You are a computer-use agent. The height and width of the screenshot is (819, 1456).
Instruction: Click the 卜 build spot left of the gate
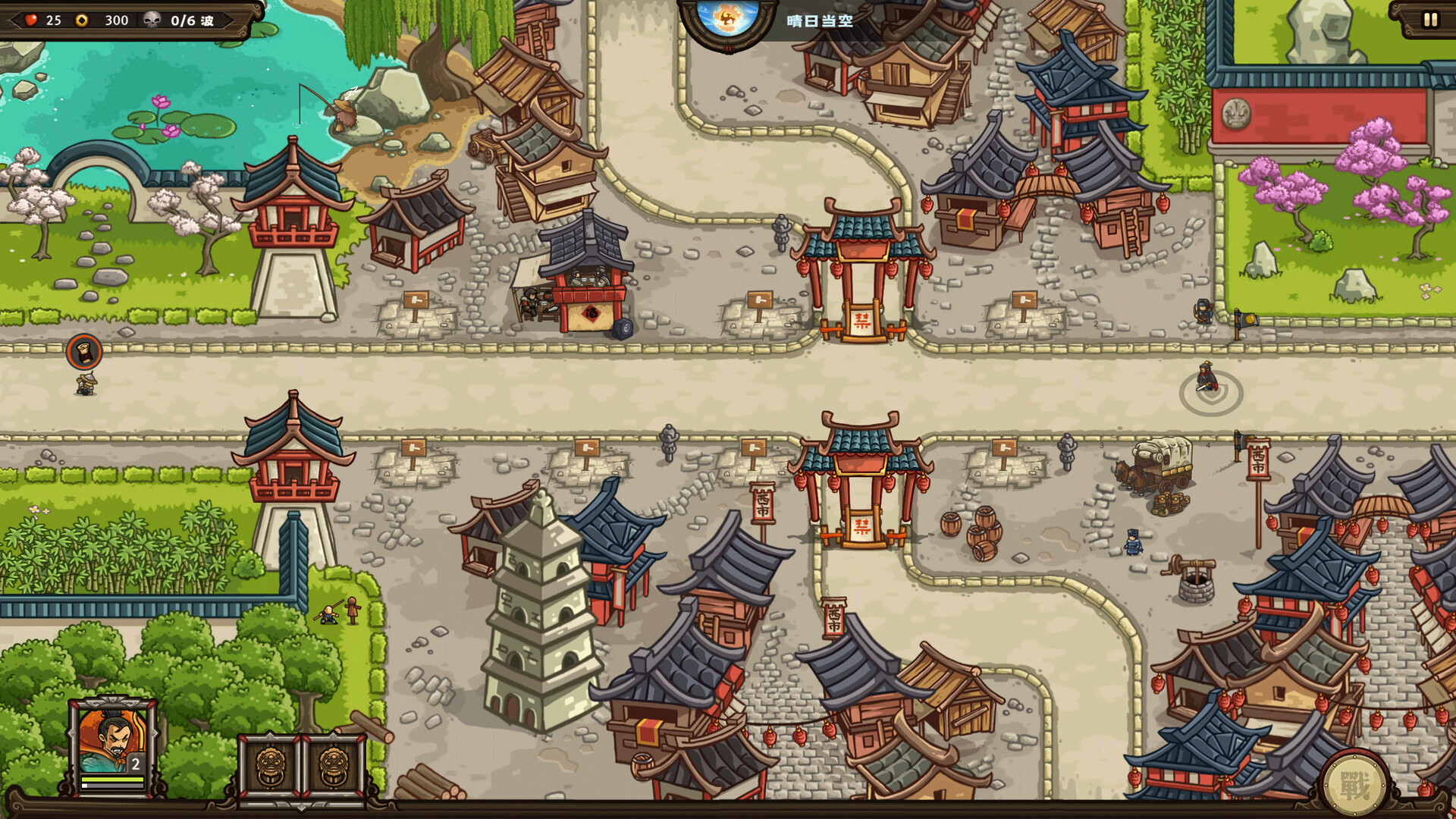point(758,301)
